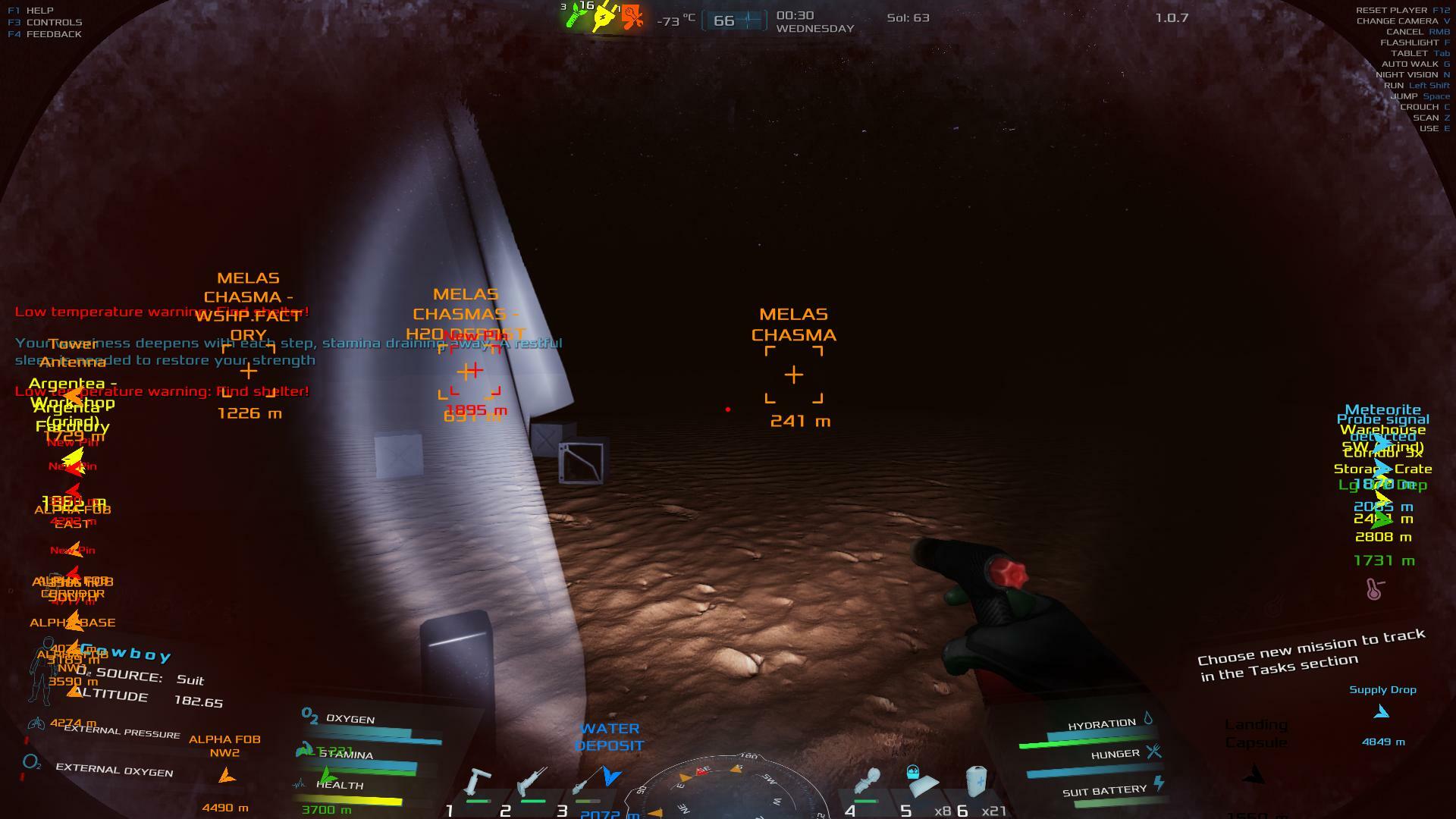Select hotbar slot 5 item with basket icon
The image size is (1456, 819).
pyautogui.click(x=920, y=783)
